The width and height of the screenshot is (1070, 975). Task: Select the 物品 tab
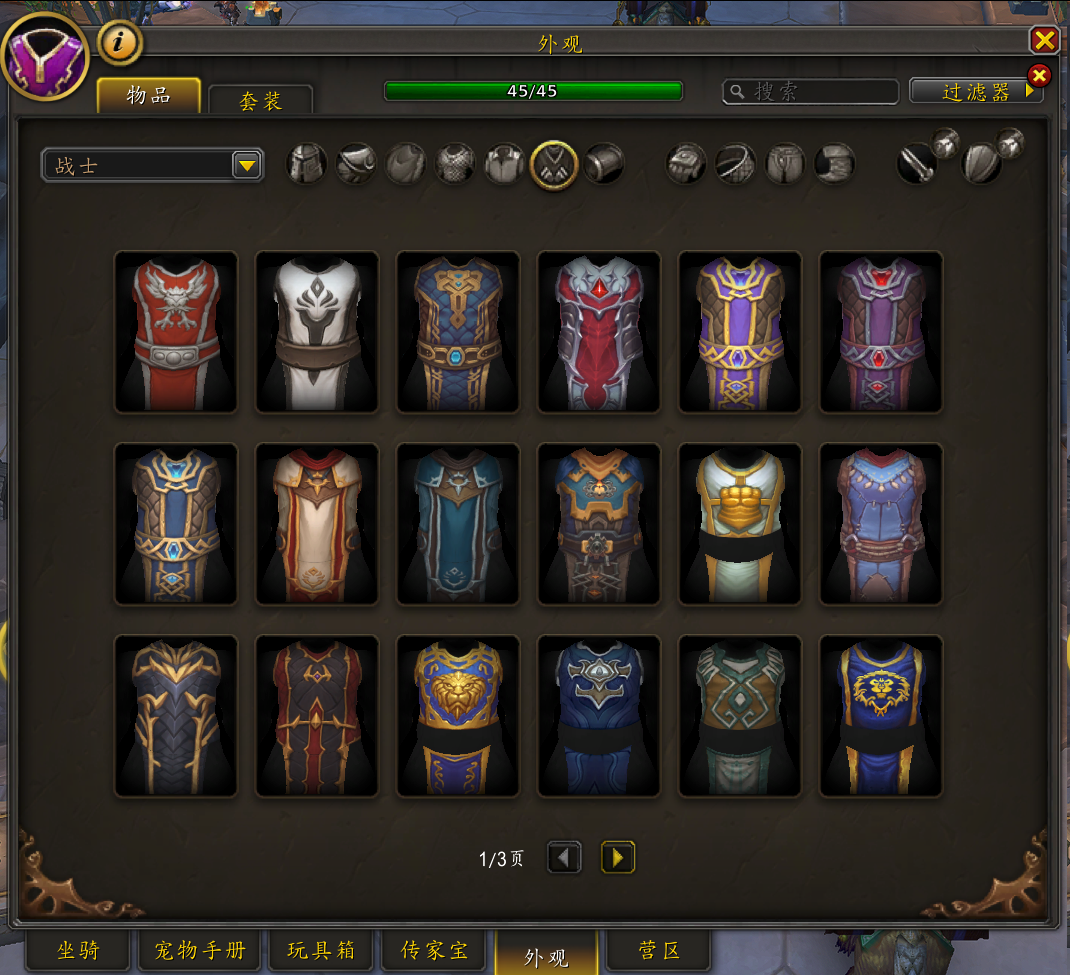(x=148, y=96)
